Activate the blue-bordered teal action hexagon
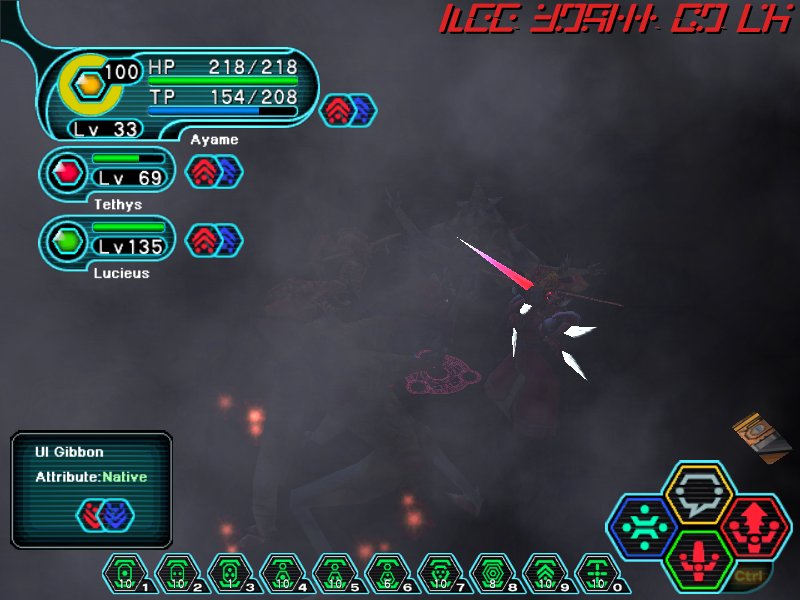The height and width of the screenshot is (600, 800). click(643, 525)
